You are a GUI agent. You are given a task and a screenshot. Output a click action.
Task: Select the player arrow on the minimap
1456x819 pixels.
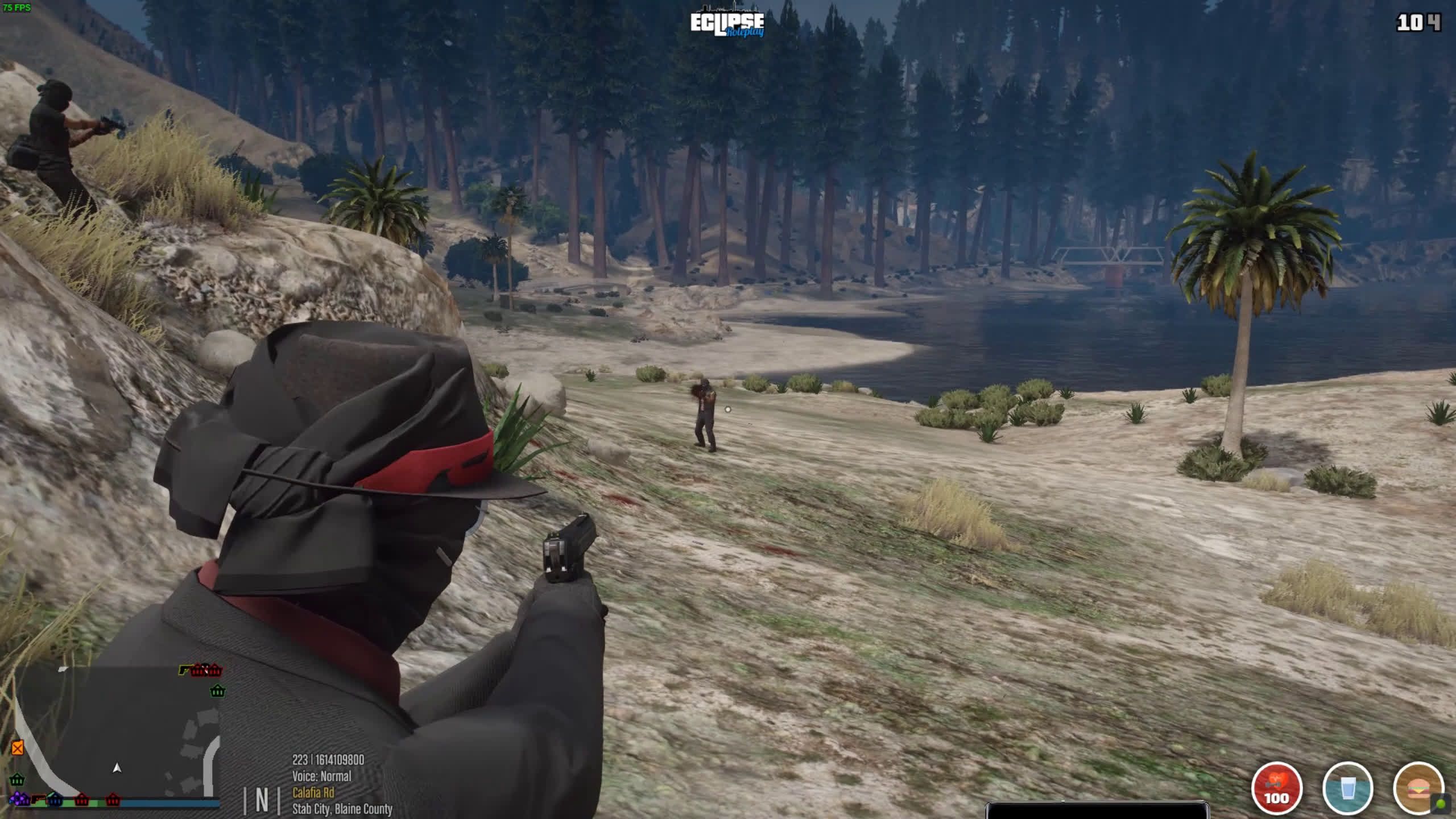tap(117, 768)
